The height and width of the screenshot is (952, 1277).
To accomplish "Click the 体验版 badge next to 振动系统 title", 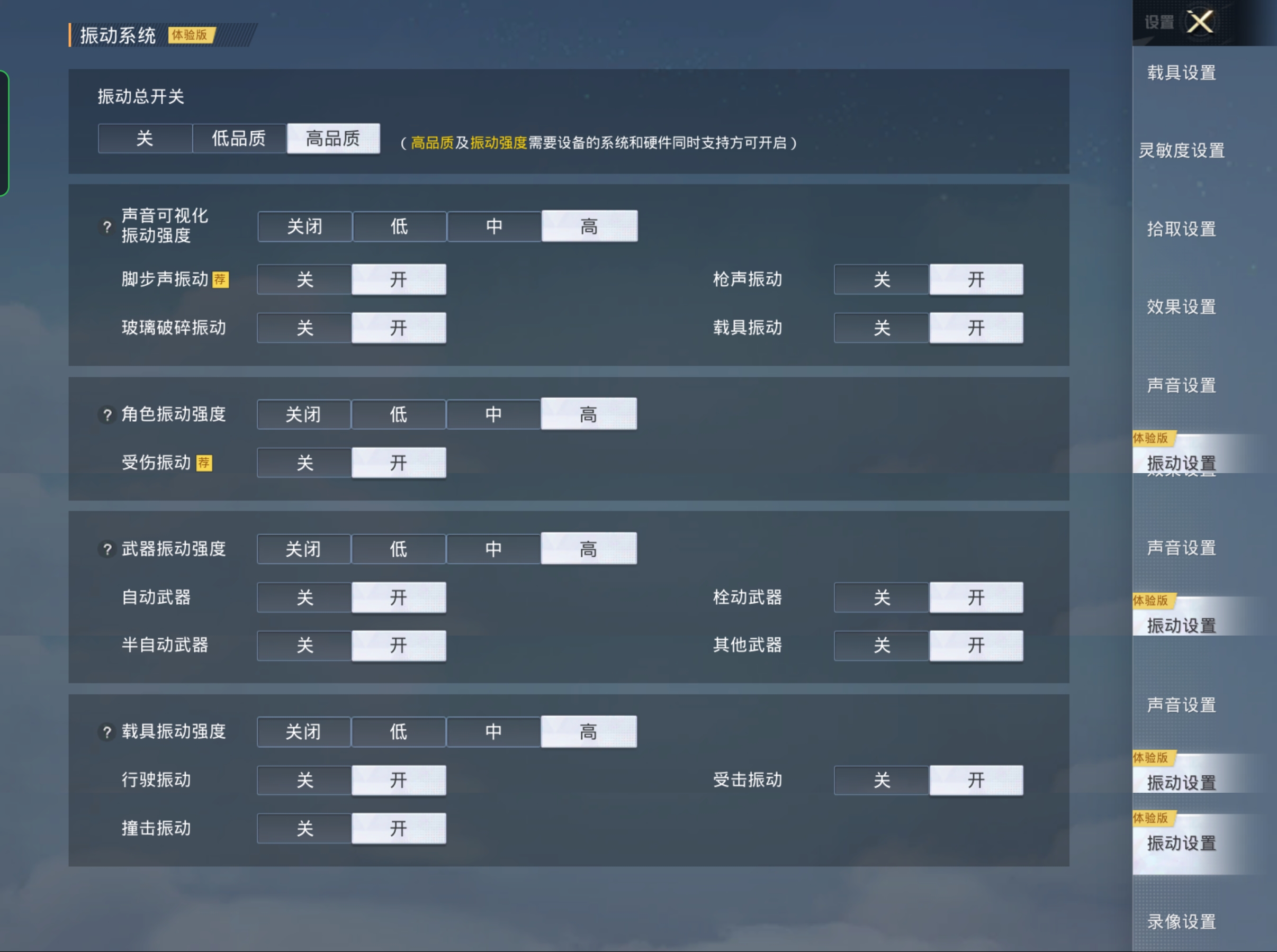I will (x=190, y=36).
